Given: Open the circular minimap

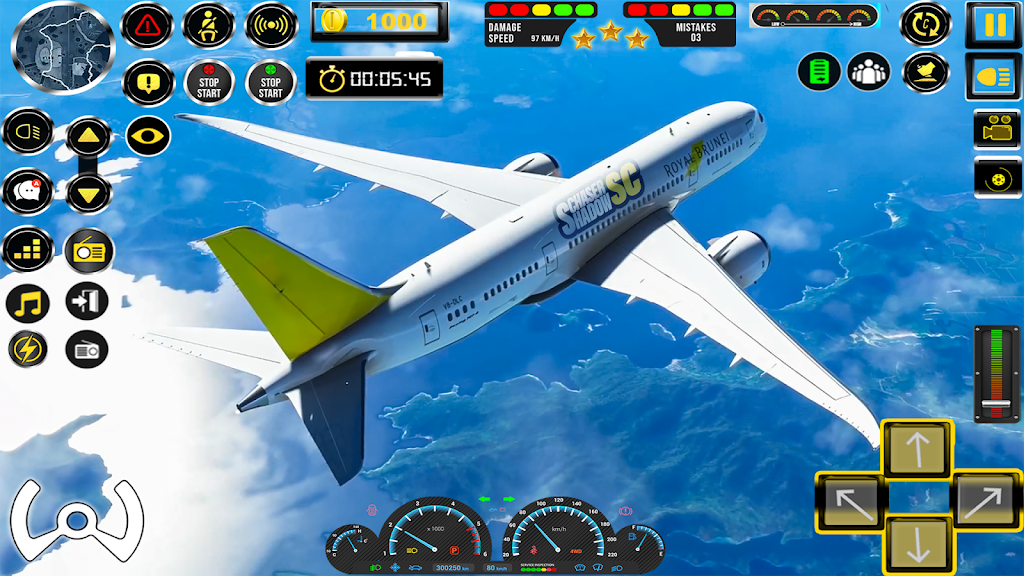Looking at the screenshot, I should [63, 47].
